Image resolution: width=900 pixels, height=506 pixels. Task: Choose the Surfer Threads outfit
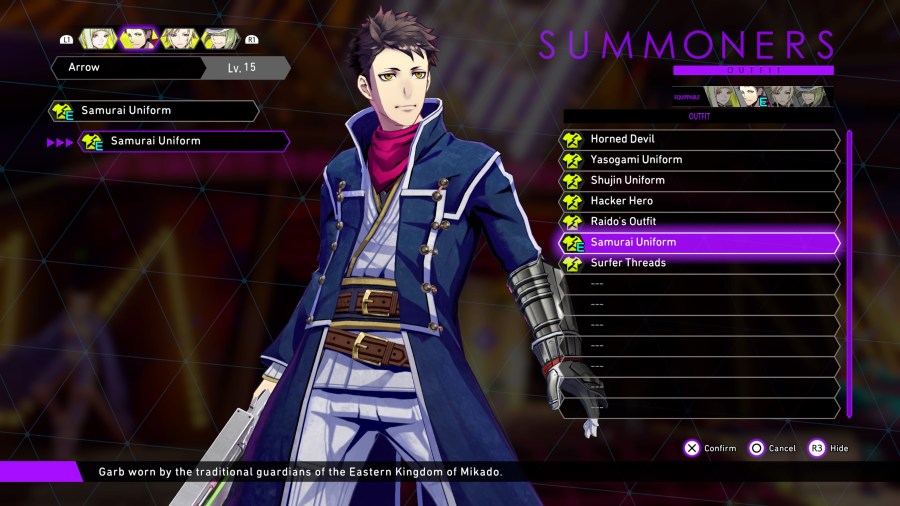pyautogui.click(x=700, y=263)
